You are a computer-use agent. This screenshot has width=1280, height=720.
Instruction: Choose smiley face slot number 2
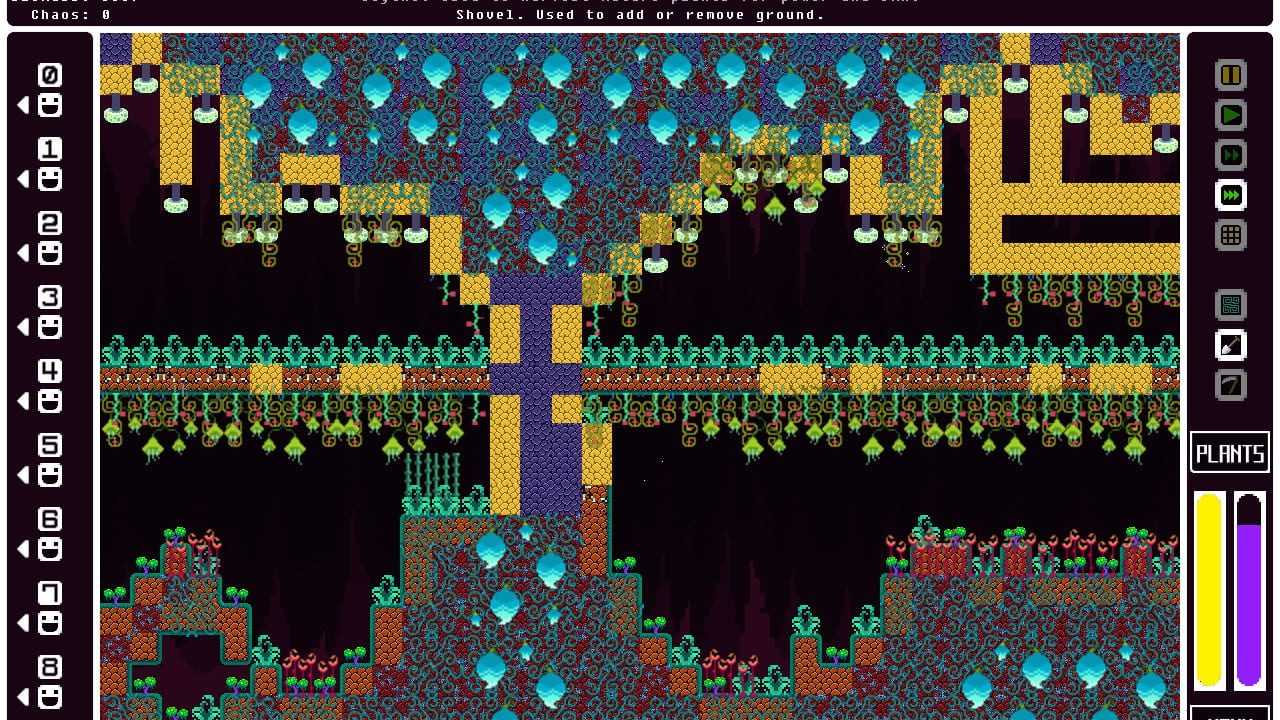(49, 253)
